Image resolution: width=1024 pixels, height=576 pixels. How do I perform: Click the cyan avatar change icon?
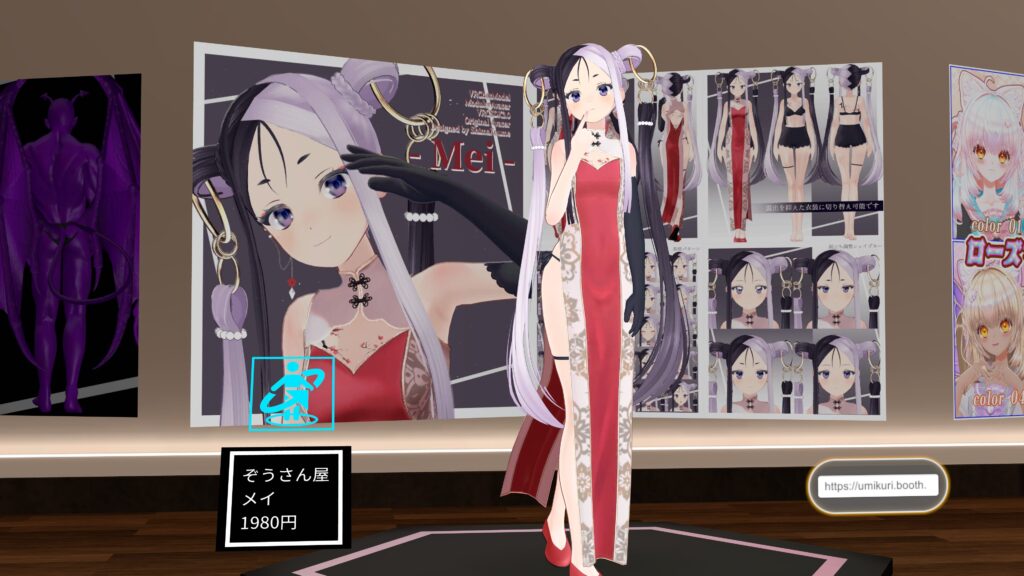point(291,395)
